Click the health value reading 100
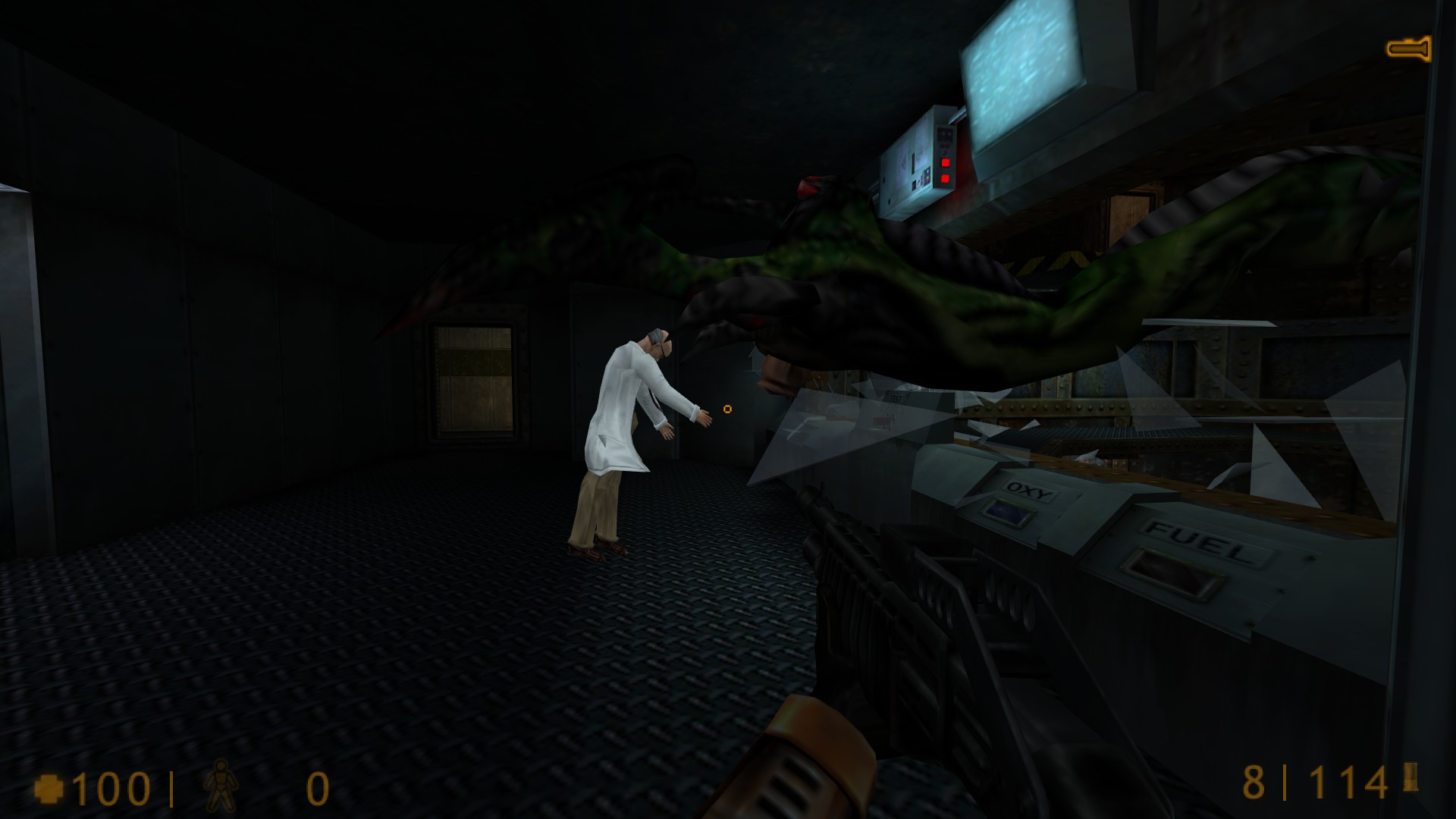This screenshot has width=1456, height=819. pos(114,786)
